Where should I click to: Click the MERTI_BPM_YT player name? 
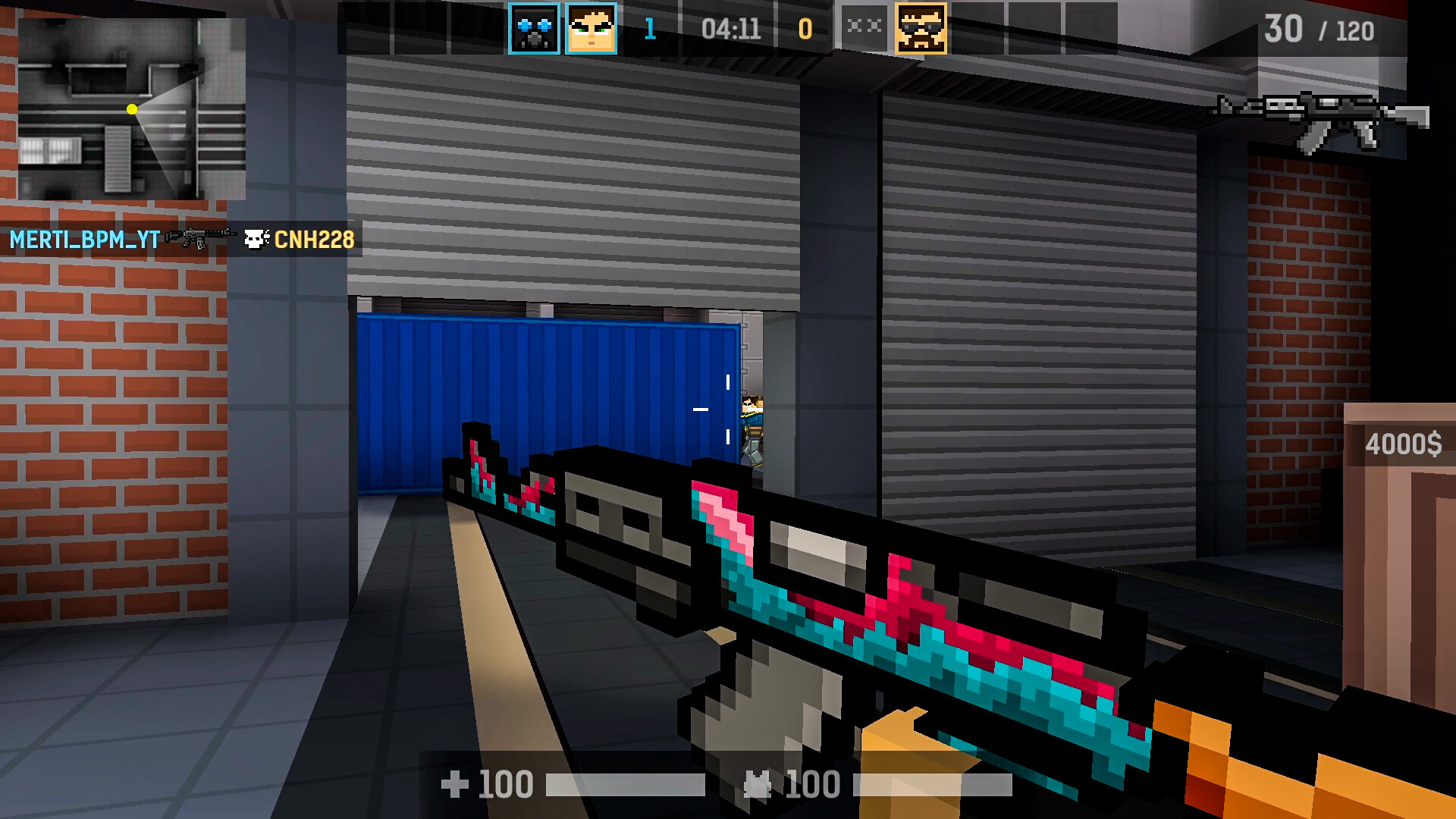tap(83, 239)
